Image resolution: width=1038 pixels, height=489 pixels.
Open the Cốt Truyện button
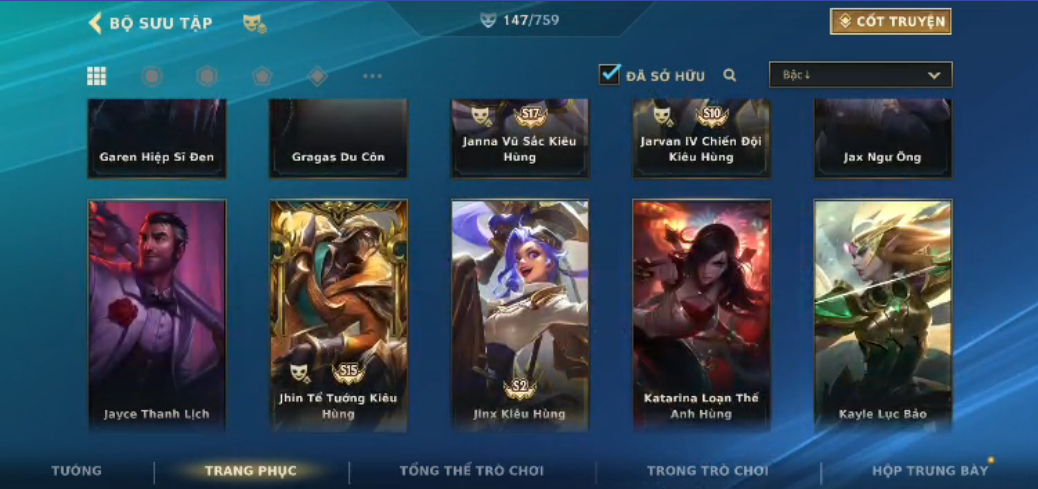point(890,22)
